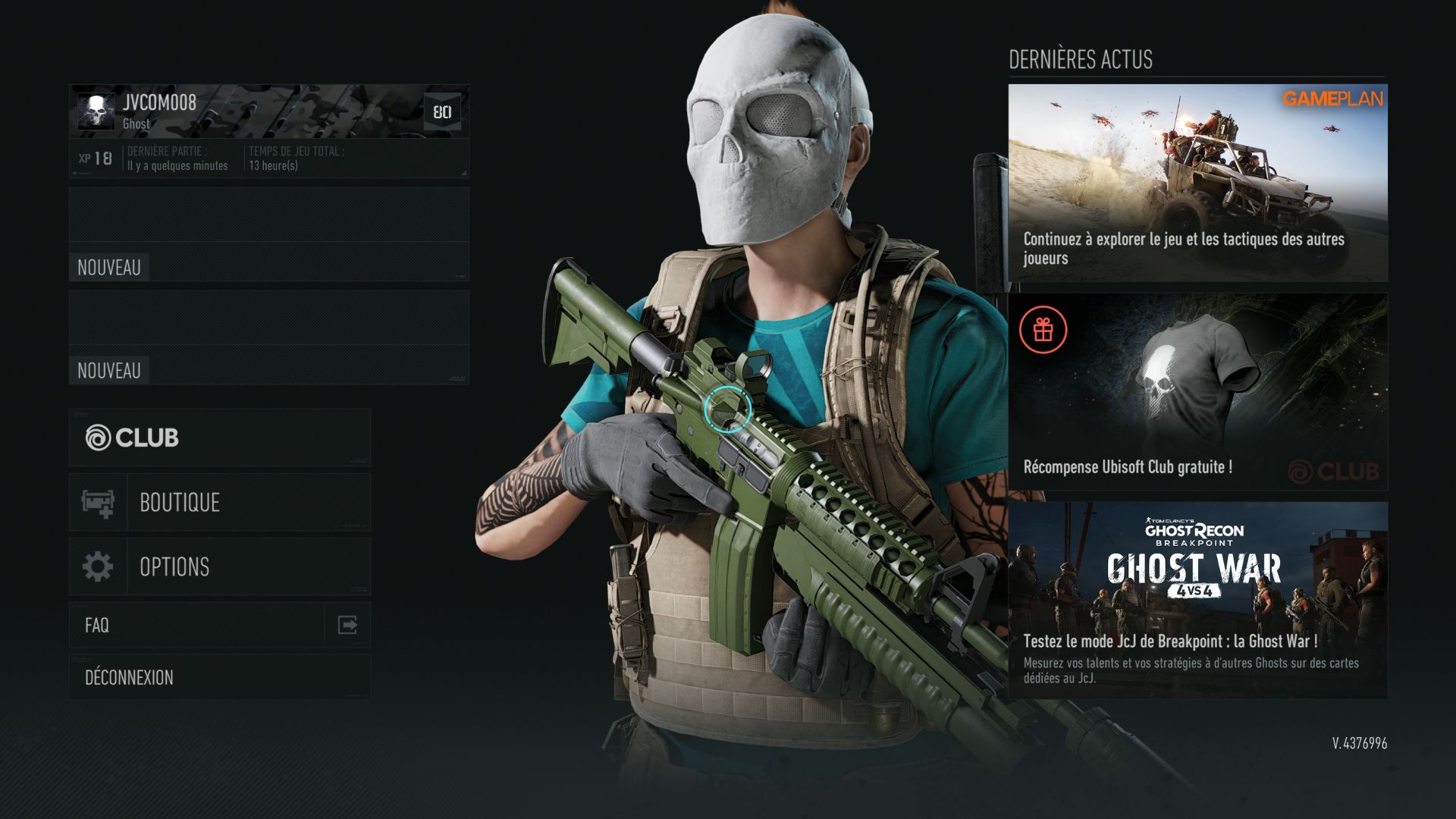View the free Ubisoft Club reward news
Viewport: 1456px width, 819px height.
[1197, 391]
